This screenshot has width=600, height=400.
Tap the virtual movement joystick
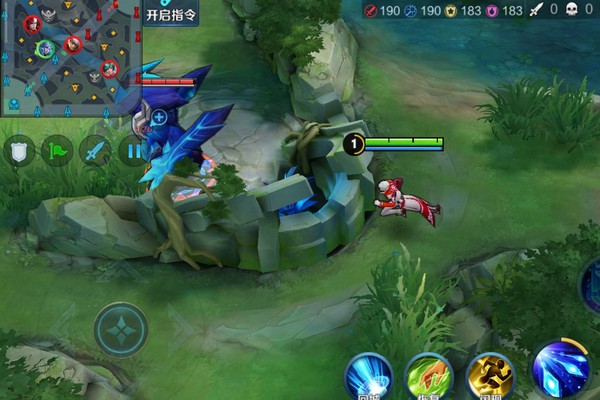click(x=121, y=329)
